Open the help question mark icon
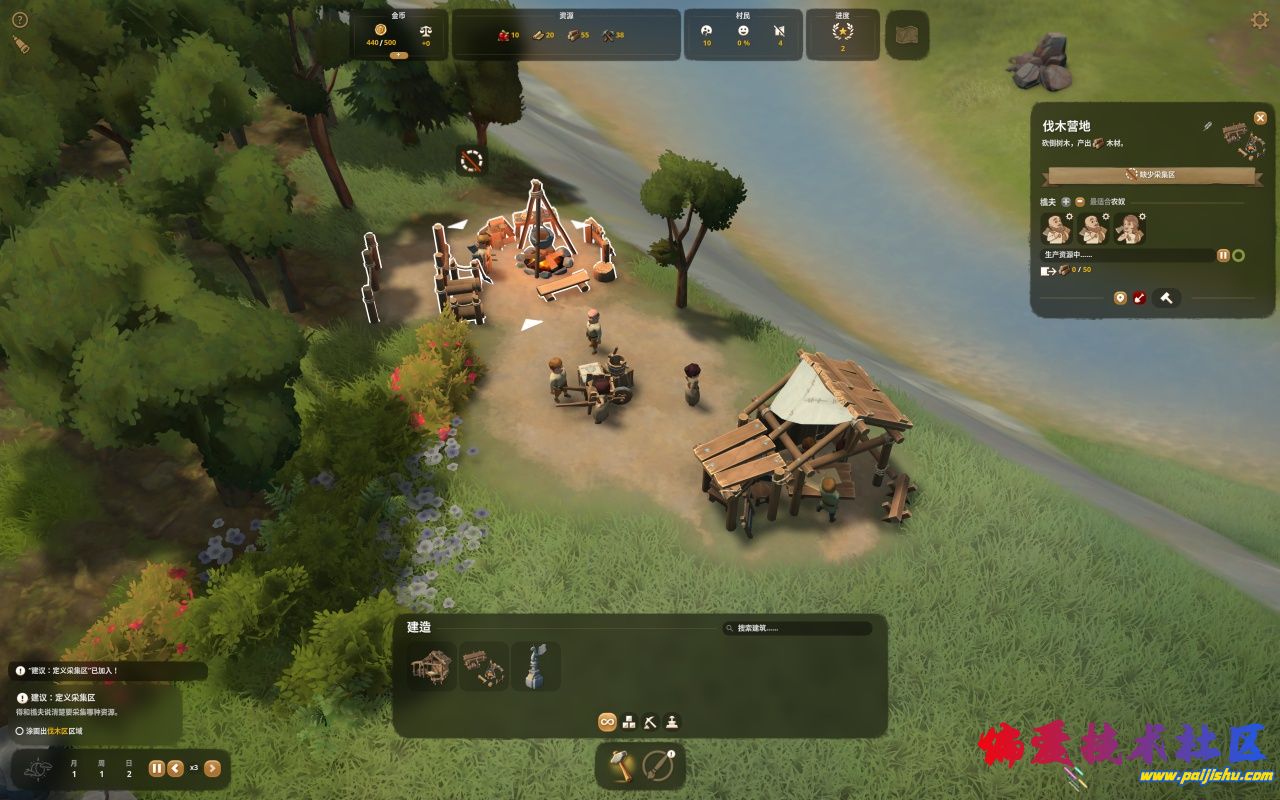 (20, 19)
